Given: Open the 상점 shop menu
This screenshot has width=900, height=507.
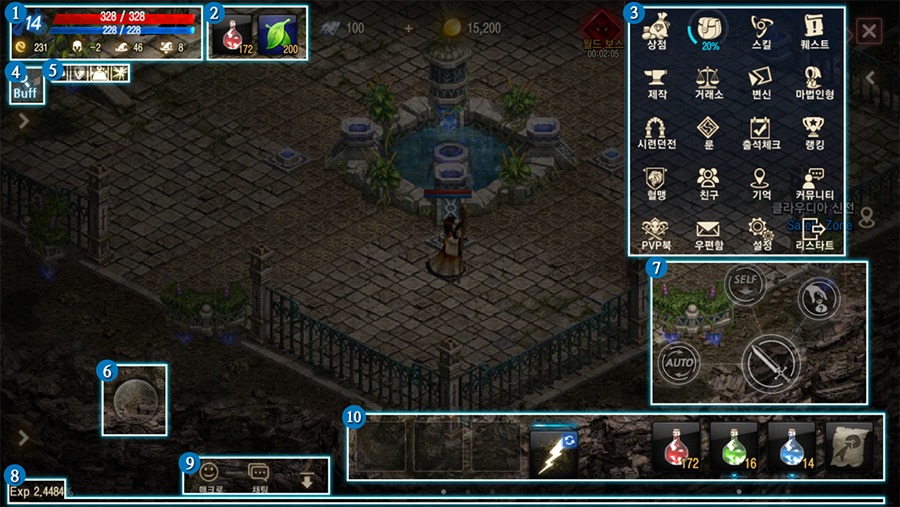Looking at the screenshot, I should click(657, 30).
